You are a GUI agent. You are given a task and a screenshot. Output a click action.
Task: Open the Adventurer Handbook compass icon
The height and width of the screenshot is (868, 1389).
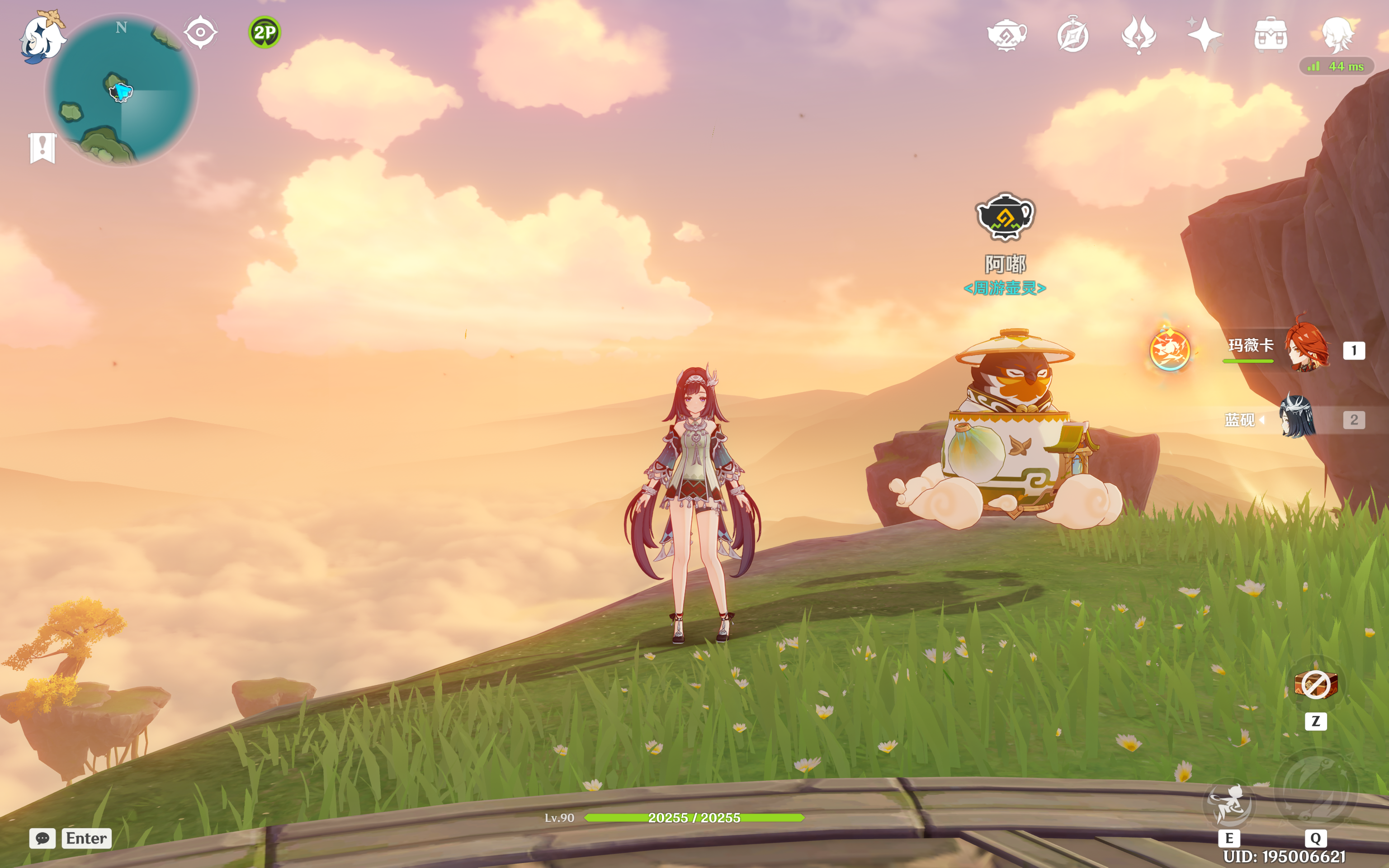[x=1073, y=35]
